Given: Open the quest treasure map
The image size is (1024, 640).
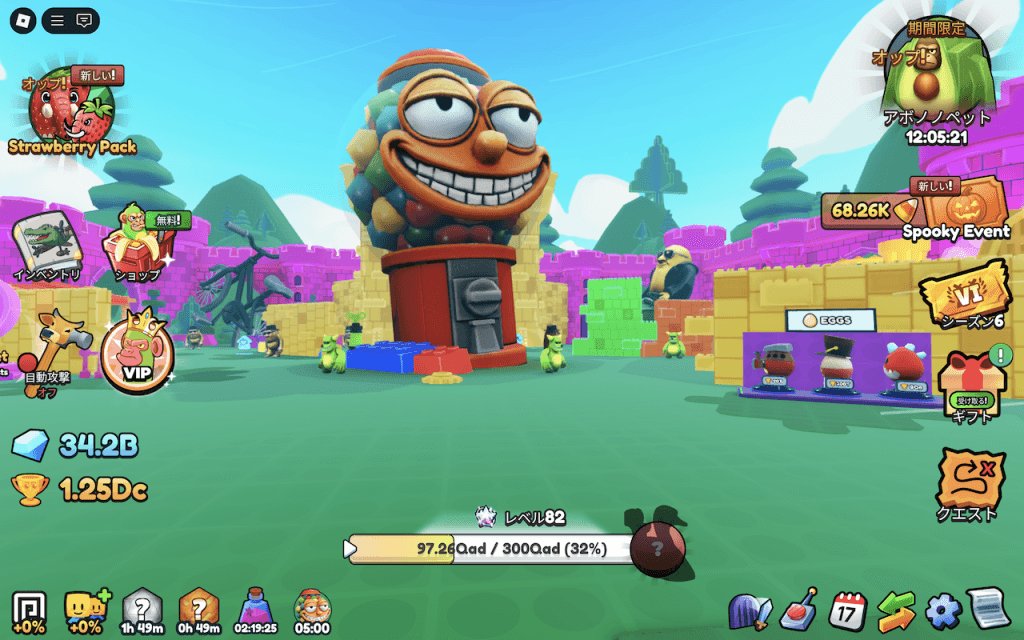Looking at the screenshot, I should click(x=970, y=484).
